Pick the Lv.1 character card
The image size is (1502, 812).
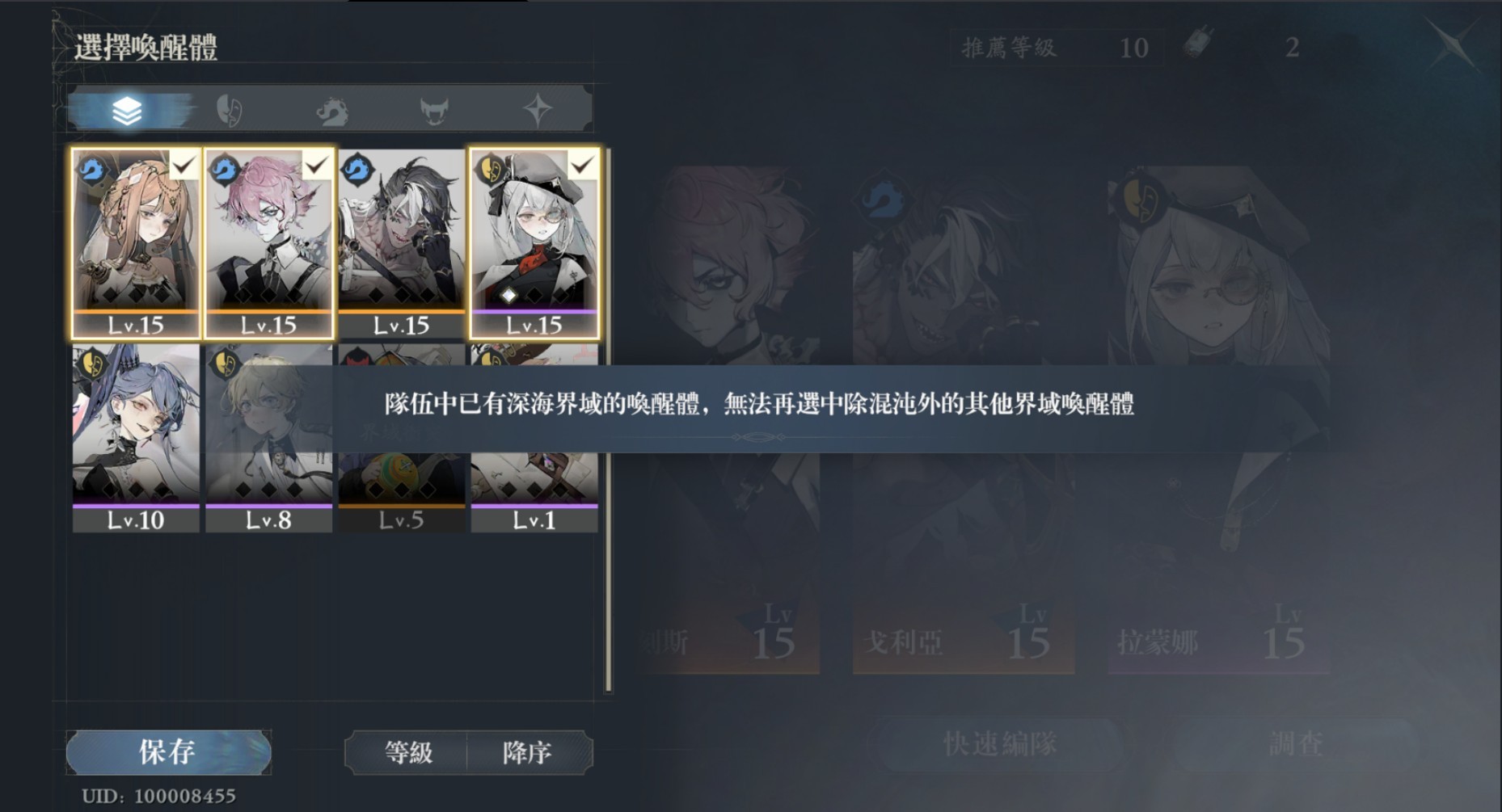tap(534, 485)
